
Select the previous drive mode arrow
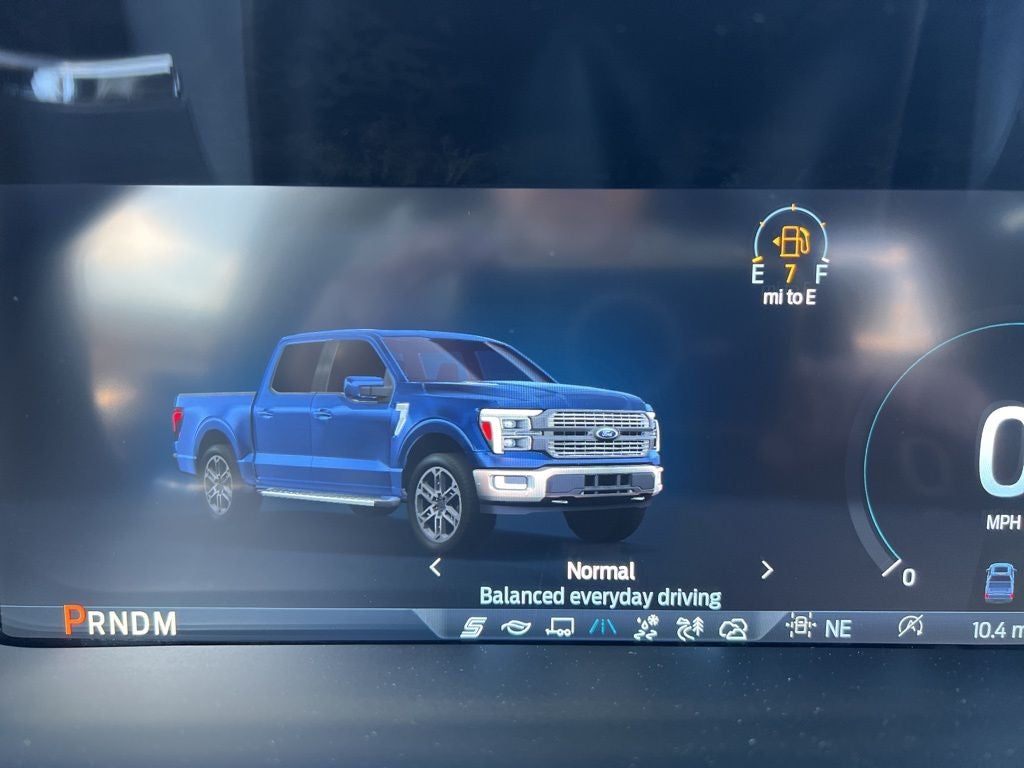tap(435, 568)
